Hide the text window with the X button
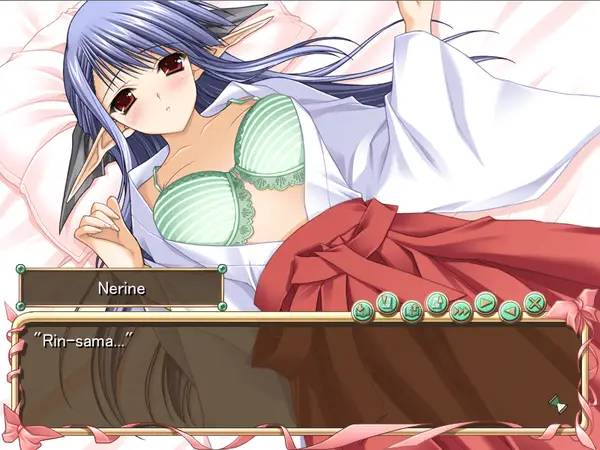Viewport: 600px width, 450px height. (535, 301)
